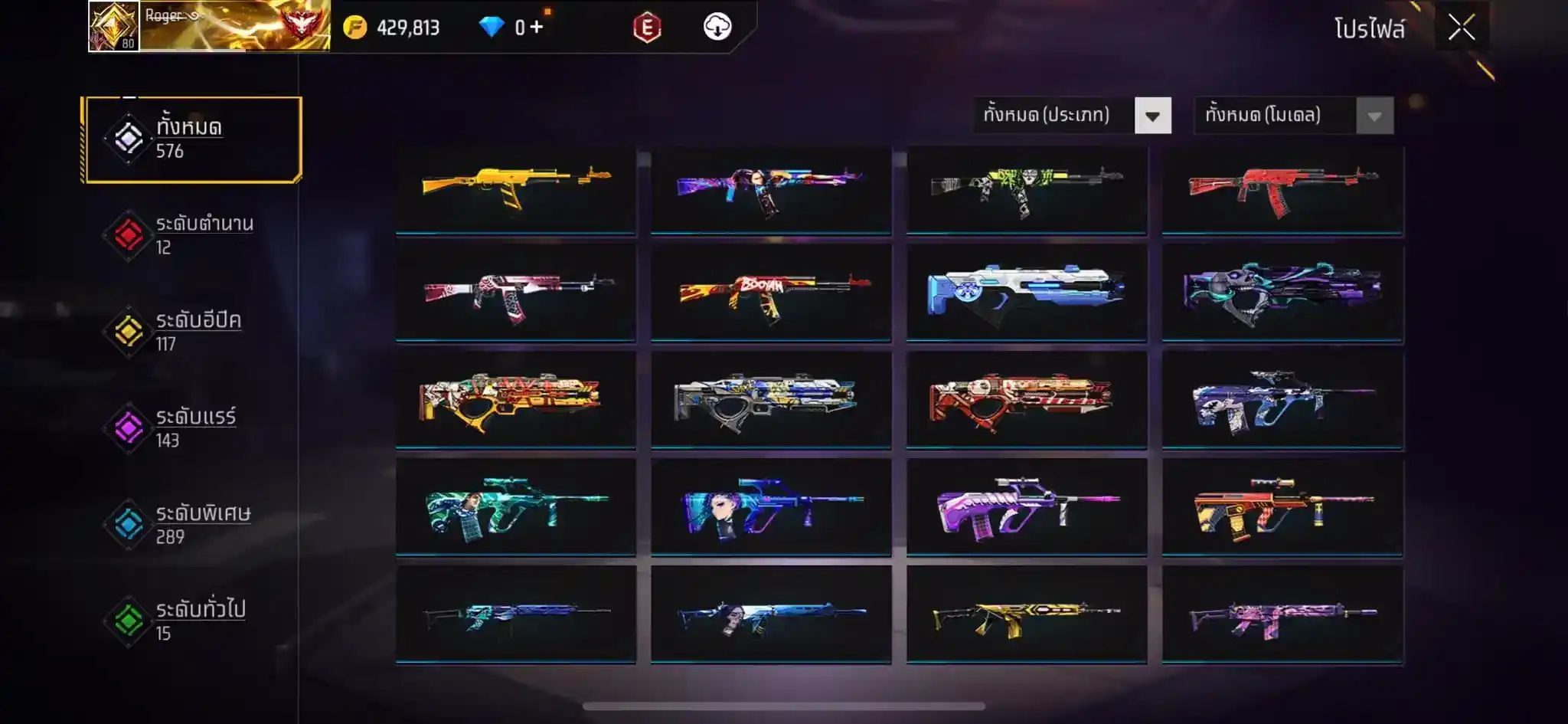The height and width of the screenshot is (724, 1568).
Task: Switch to ระดับตำนาน legendary tab
Action: point(191,235)
